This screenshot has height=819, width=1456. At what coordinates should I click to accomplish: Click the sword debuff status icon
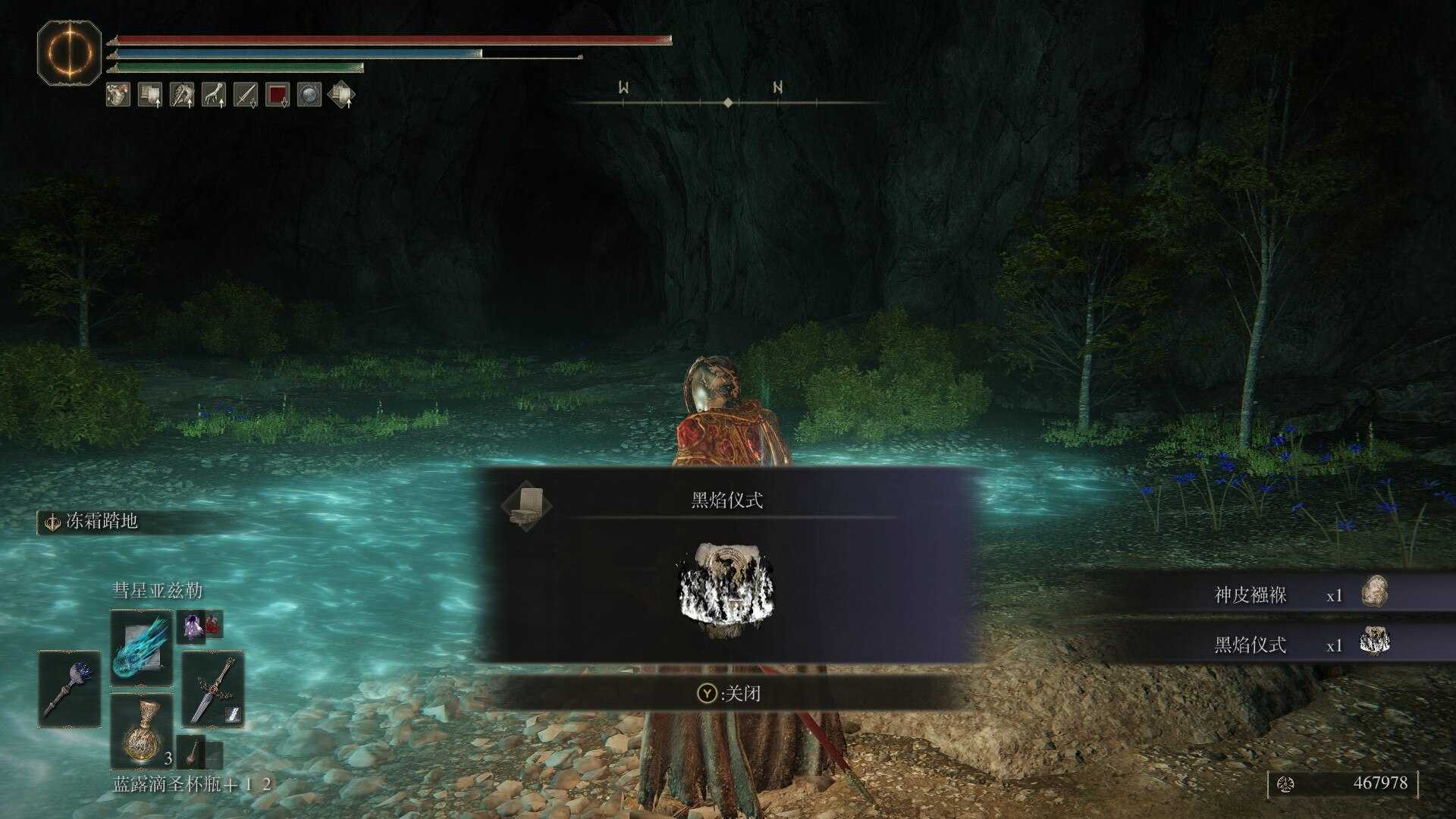[246, 95]
